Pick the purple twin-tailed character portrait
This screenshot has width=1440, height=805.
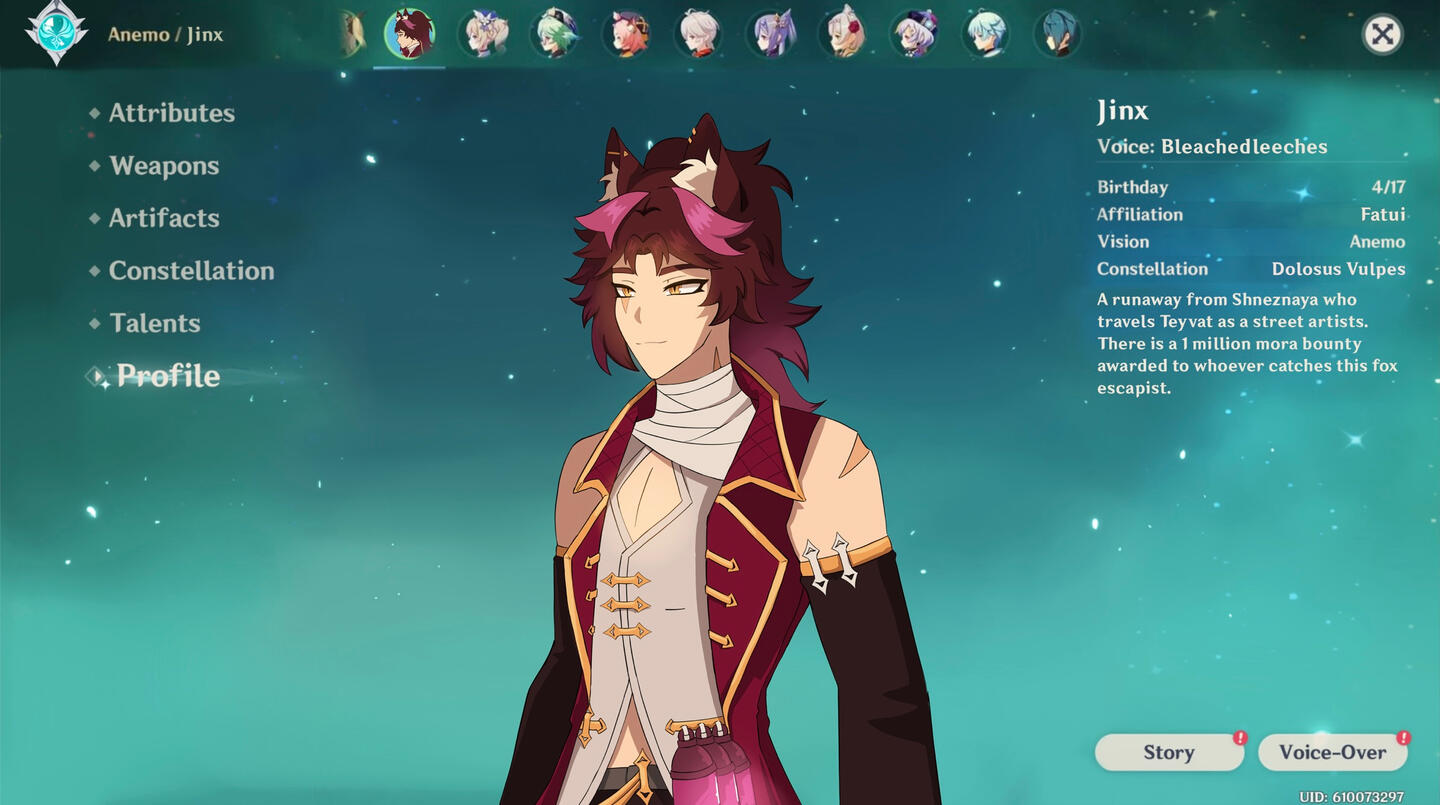click(771, 34)
